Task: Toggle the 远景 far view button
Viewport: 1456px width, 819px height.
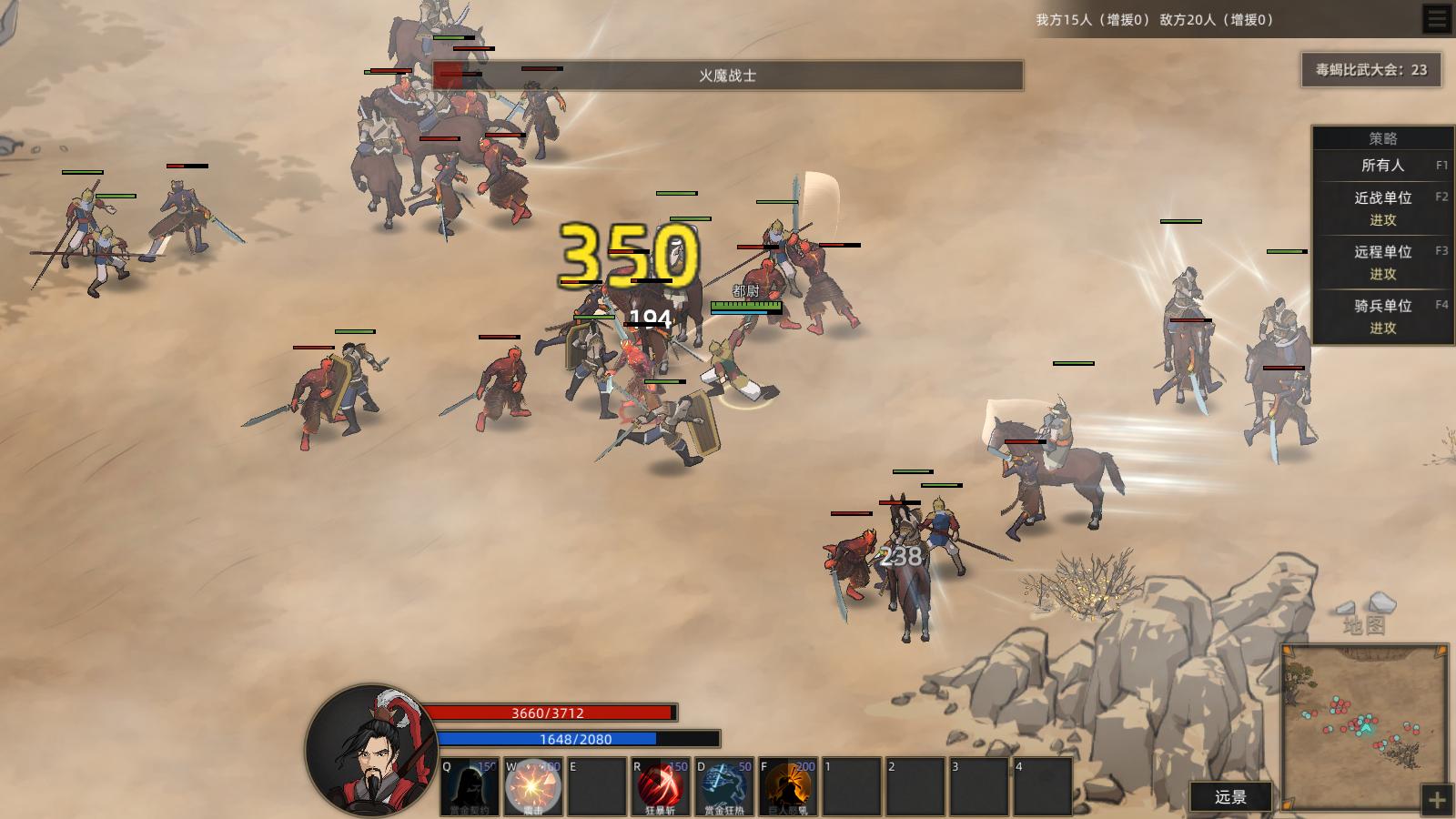Action: pos(1230,797)
